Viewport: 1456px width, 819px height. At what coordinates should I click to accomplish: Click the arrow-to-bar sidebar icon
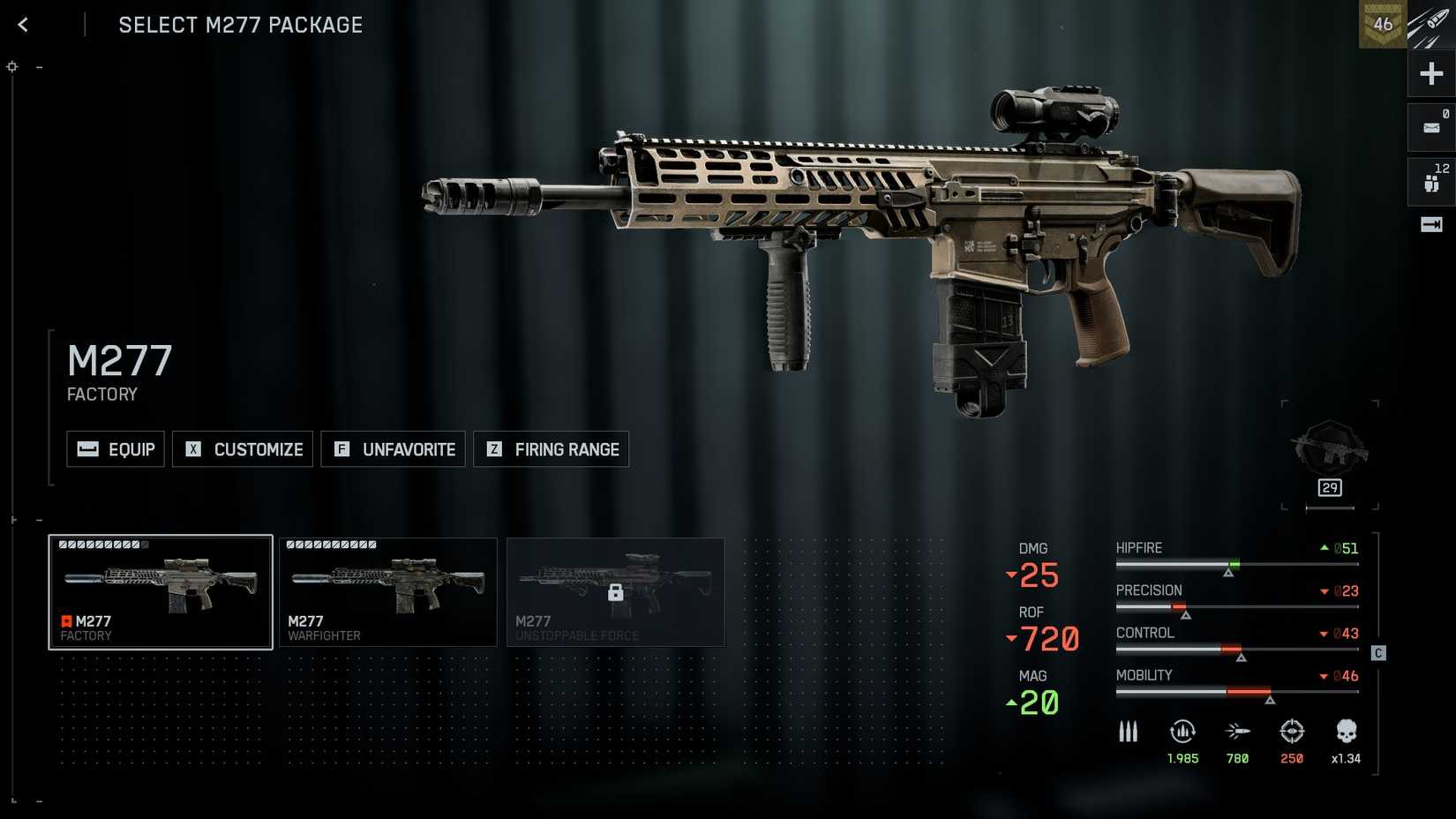1431,225
